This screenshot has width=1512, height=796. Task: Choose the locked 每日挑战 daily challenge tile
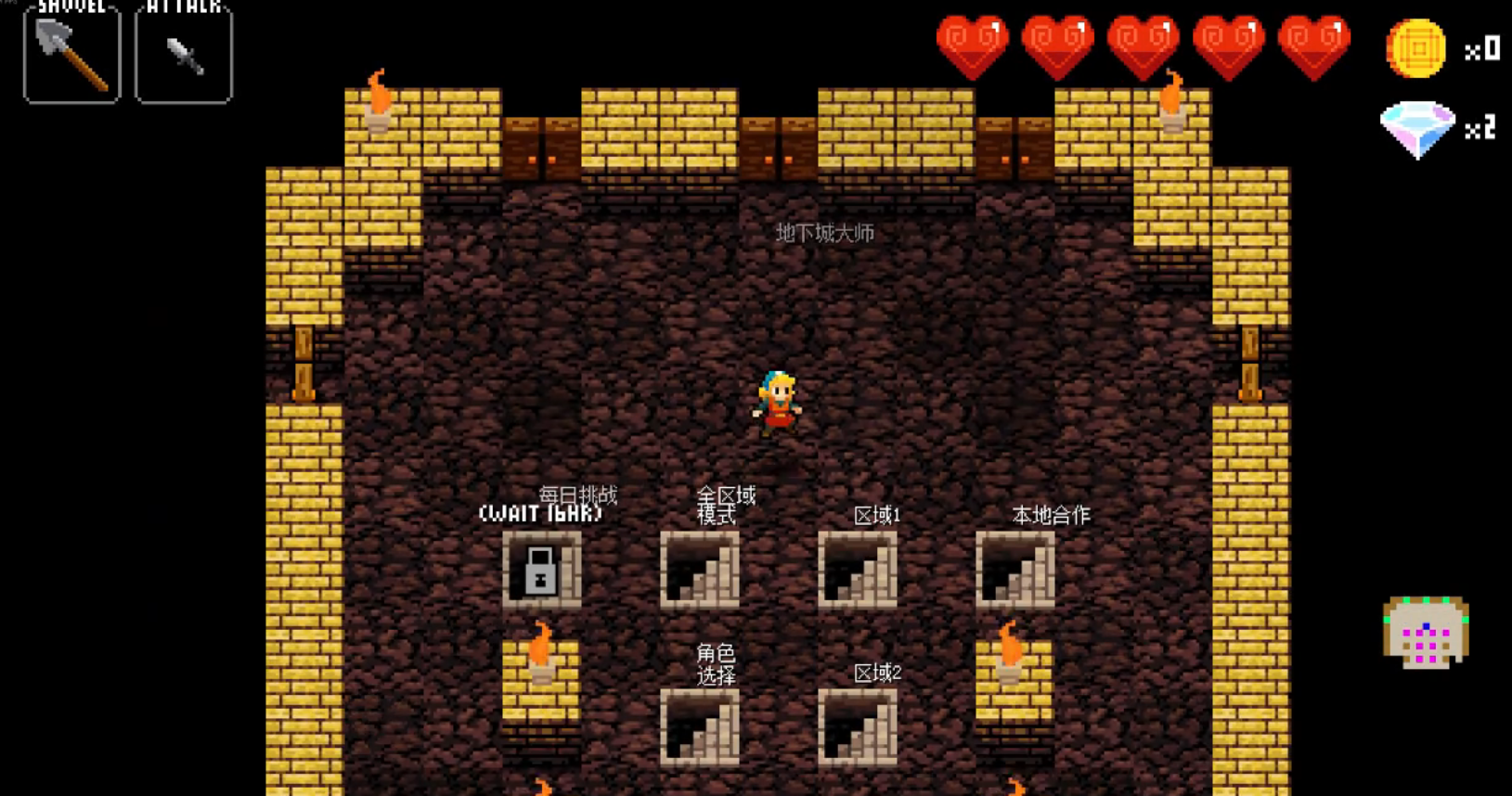point(542,570)
